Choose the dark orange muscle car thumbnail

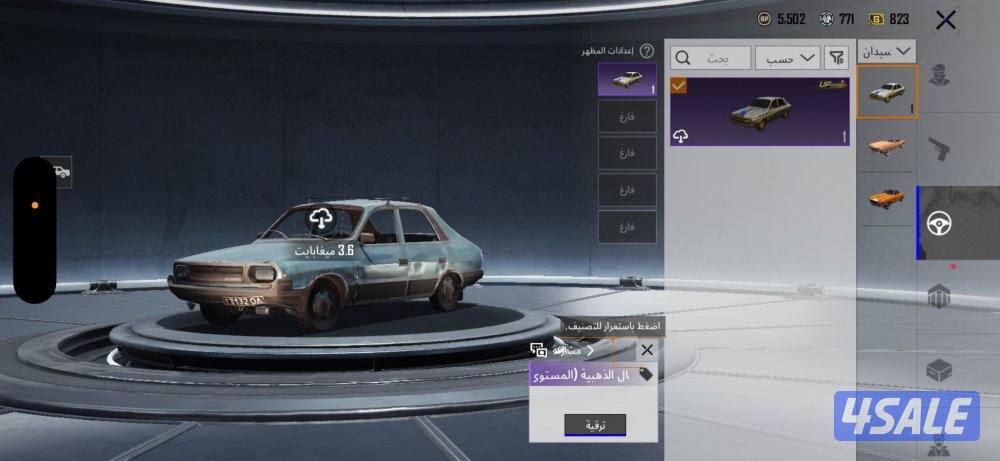[886, 196]
